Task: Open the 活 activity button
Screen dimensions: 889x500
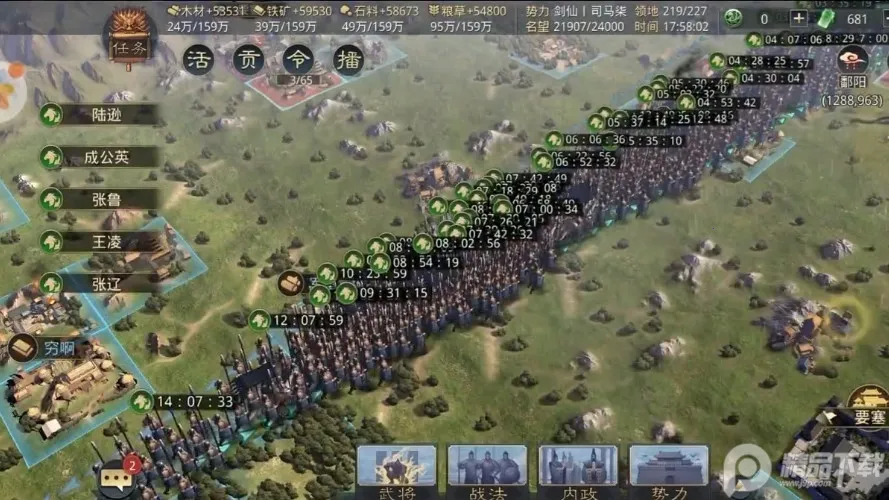Action: [200, 58]
